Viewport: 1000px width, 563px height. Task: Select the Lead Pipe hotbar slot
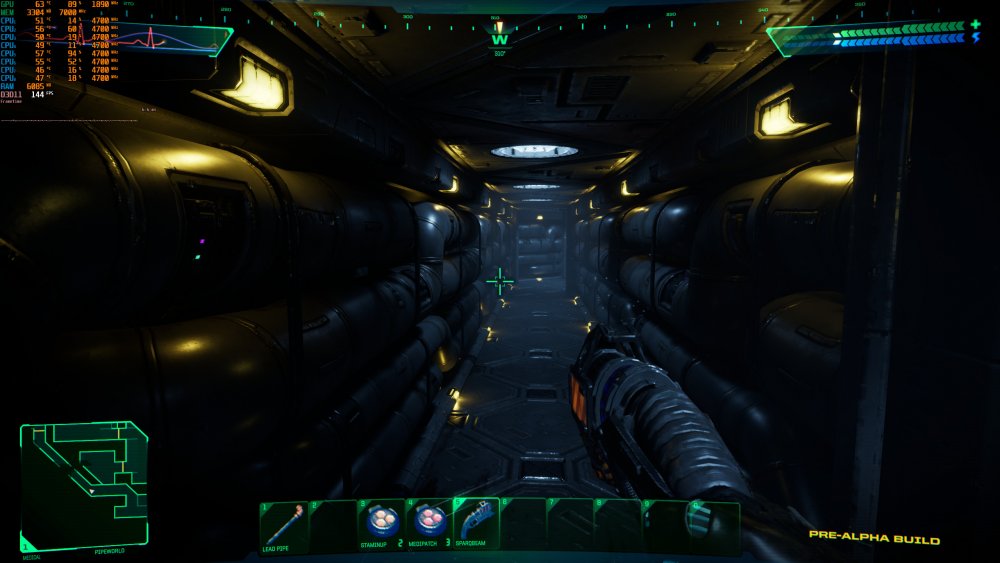click(x=284, y=526)
